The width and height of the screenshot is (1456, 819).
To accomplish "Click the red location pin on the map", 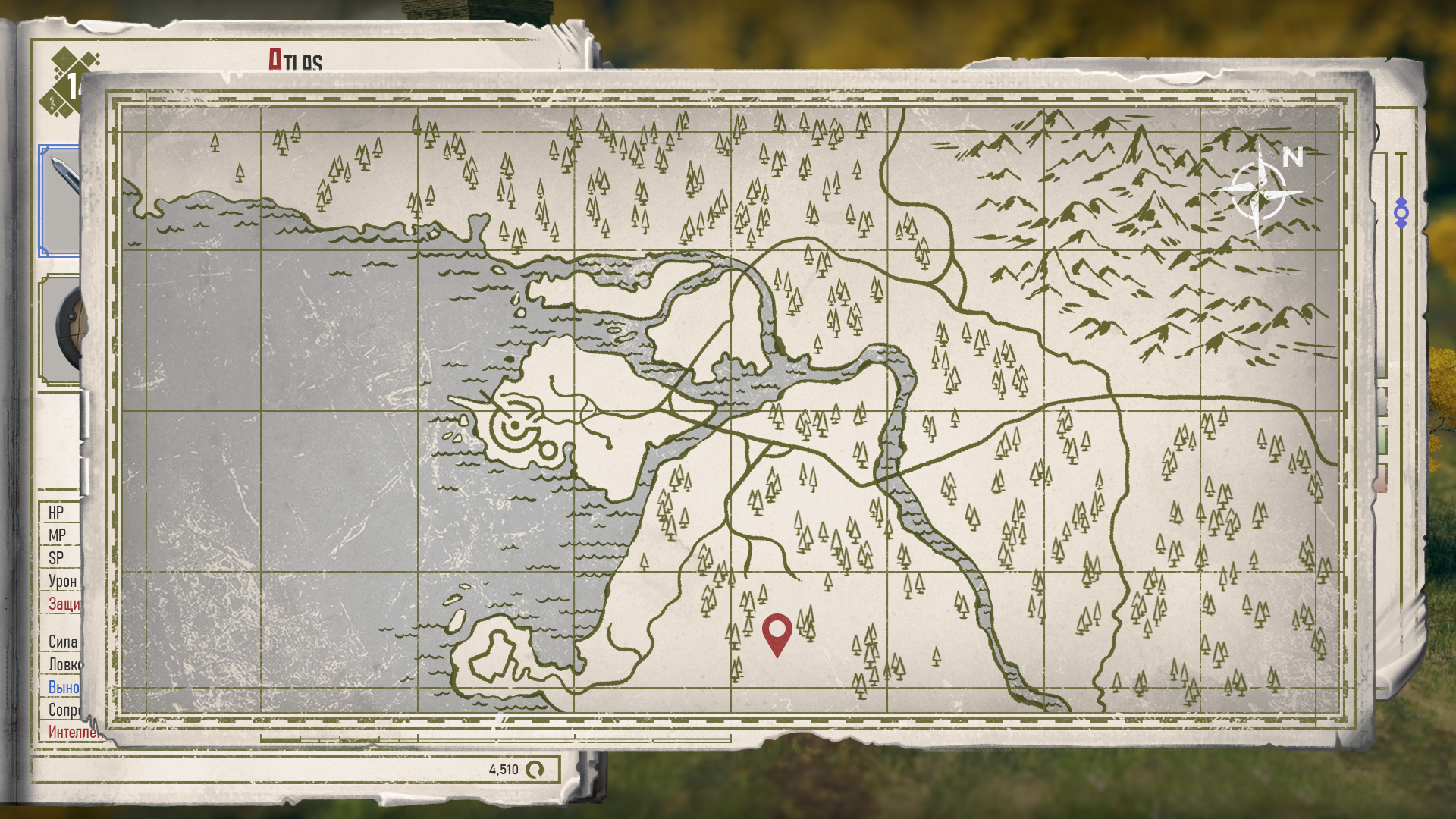I will pos(777,631).
